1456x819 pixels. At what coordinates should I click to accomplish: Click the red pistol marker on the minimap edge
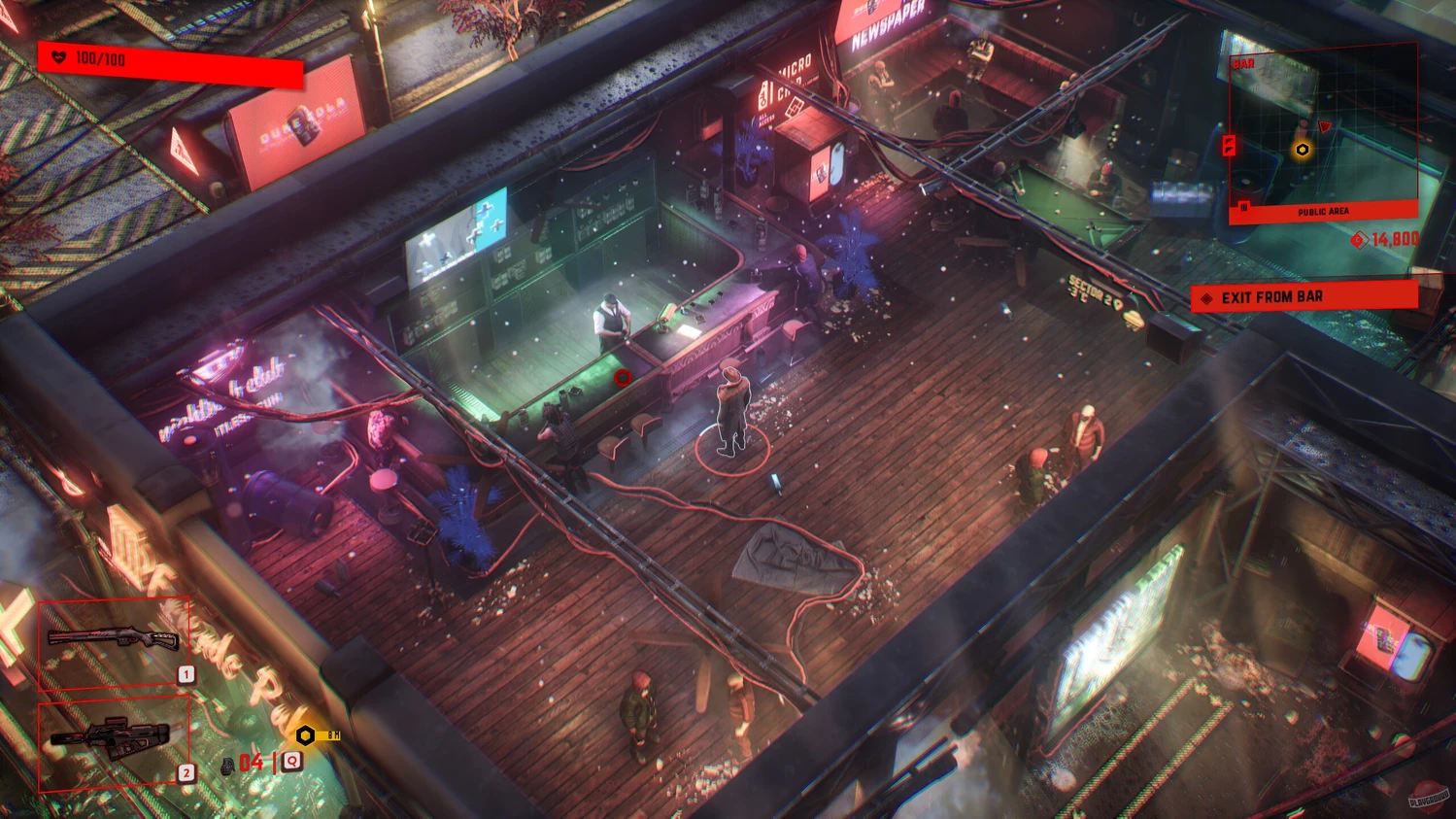tap(1229, 146)
